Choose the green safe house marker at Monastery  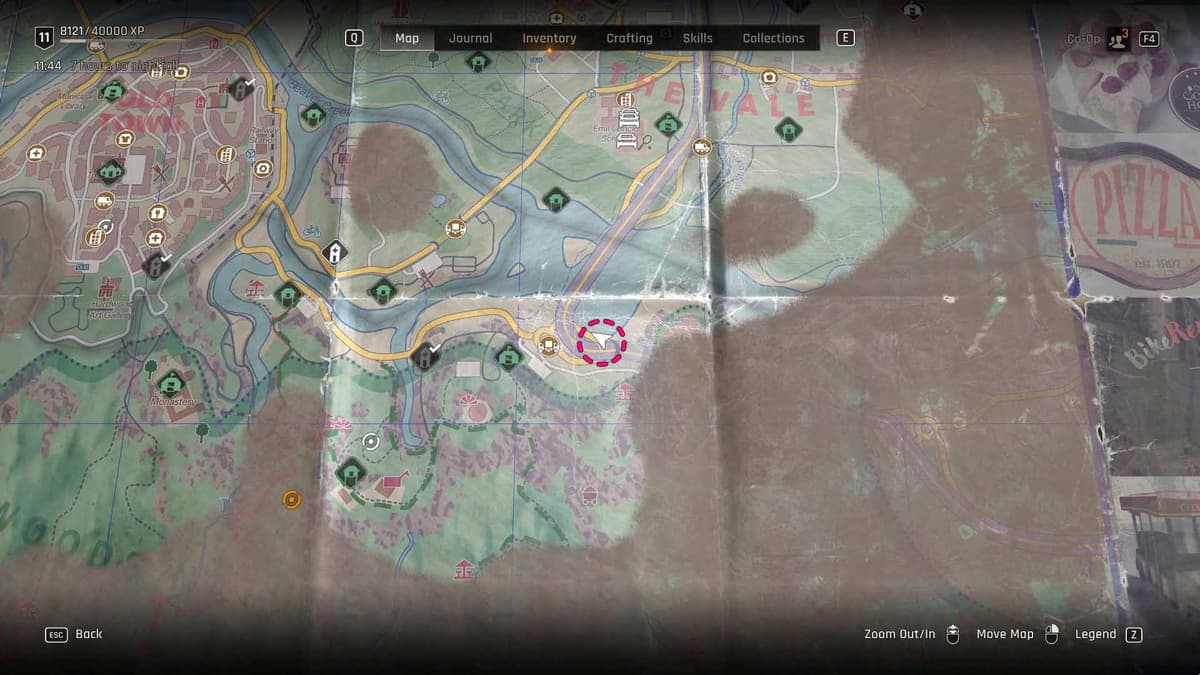[x=172, y=383]
